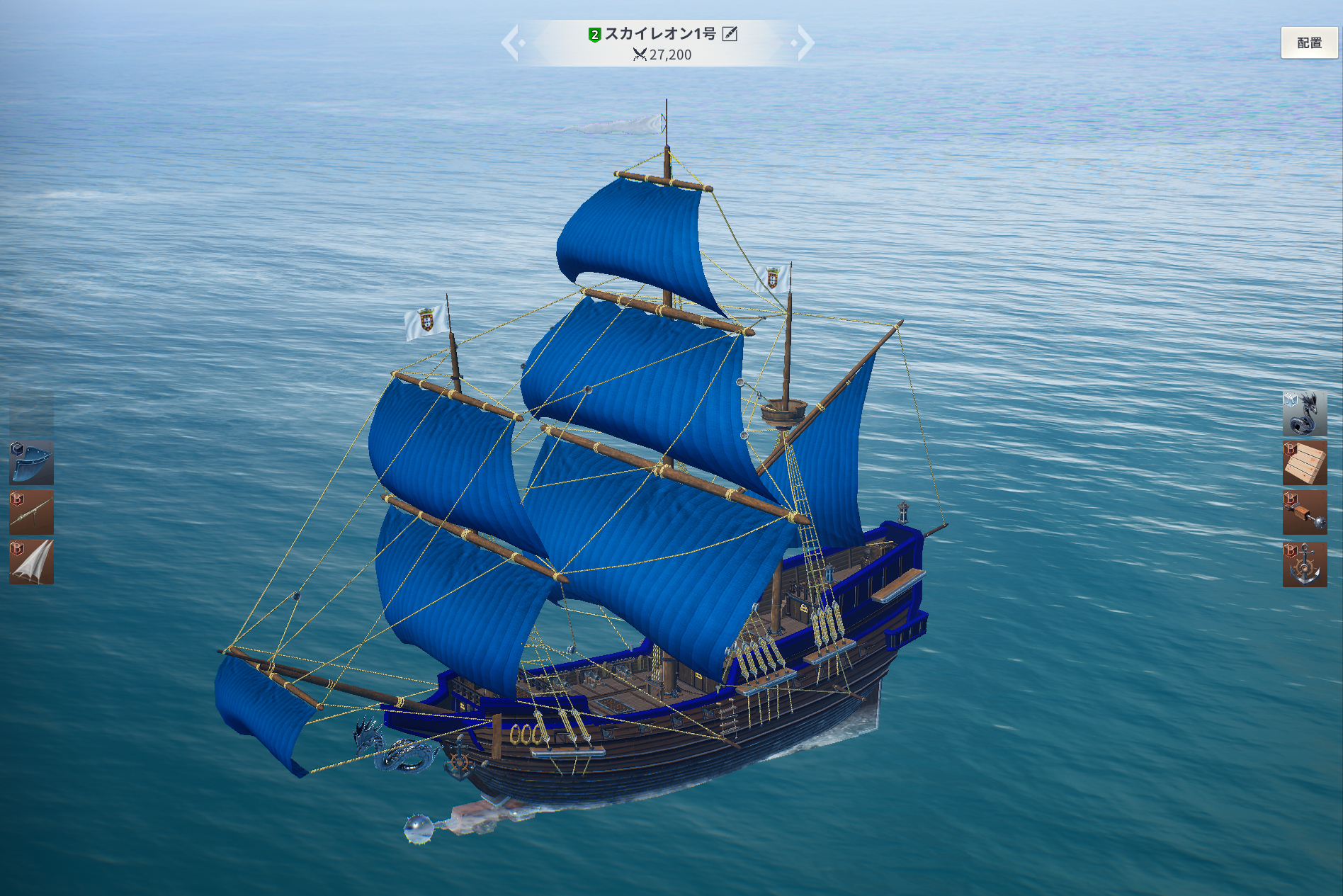Viewport: 1343px width, 896px height.
Task: Switch to the previous ship with left arrow
Action: click(511, 42)
